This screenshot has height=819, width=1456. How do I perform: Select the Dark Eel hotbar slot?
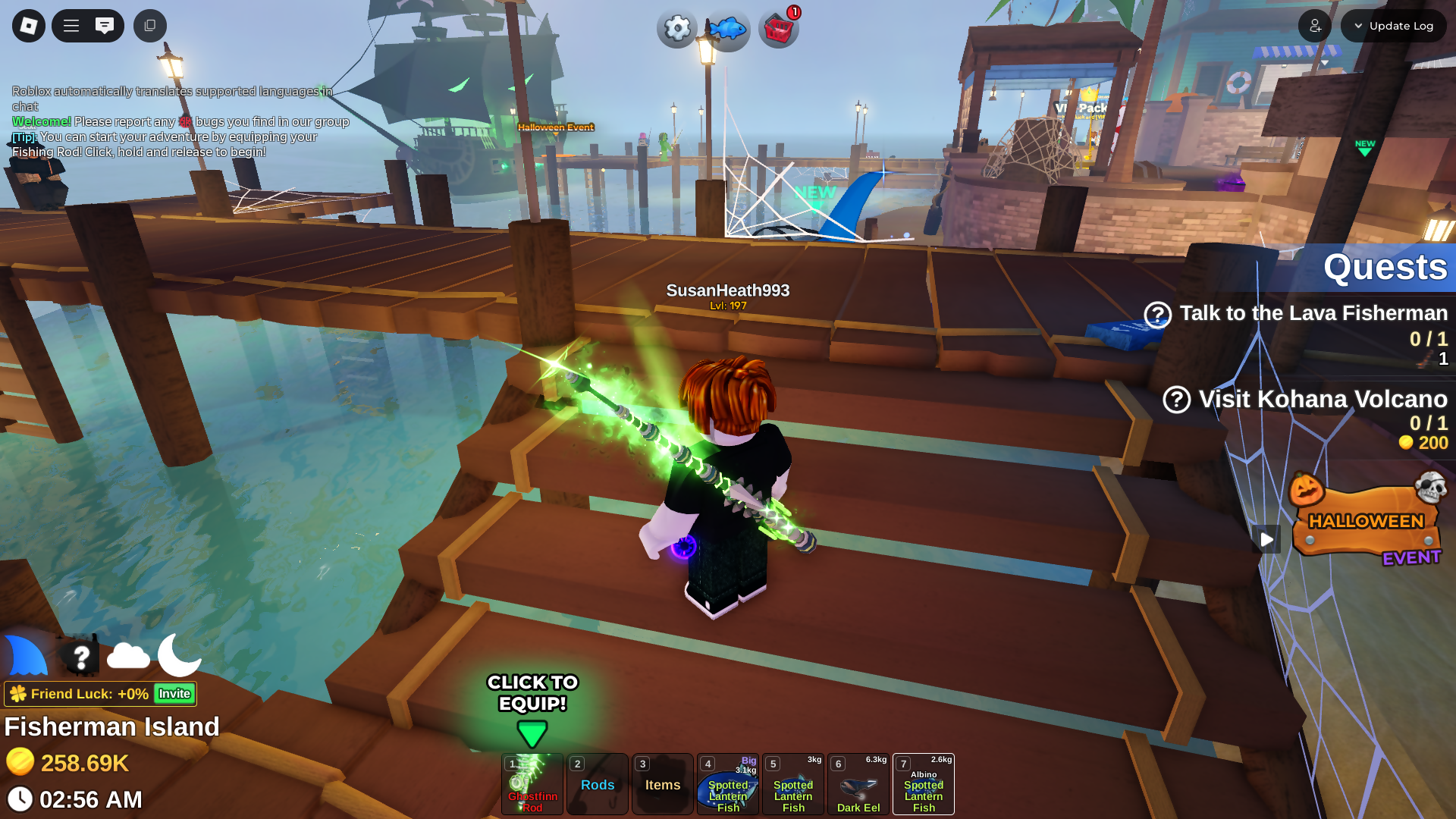(x=858, y=784)
